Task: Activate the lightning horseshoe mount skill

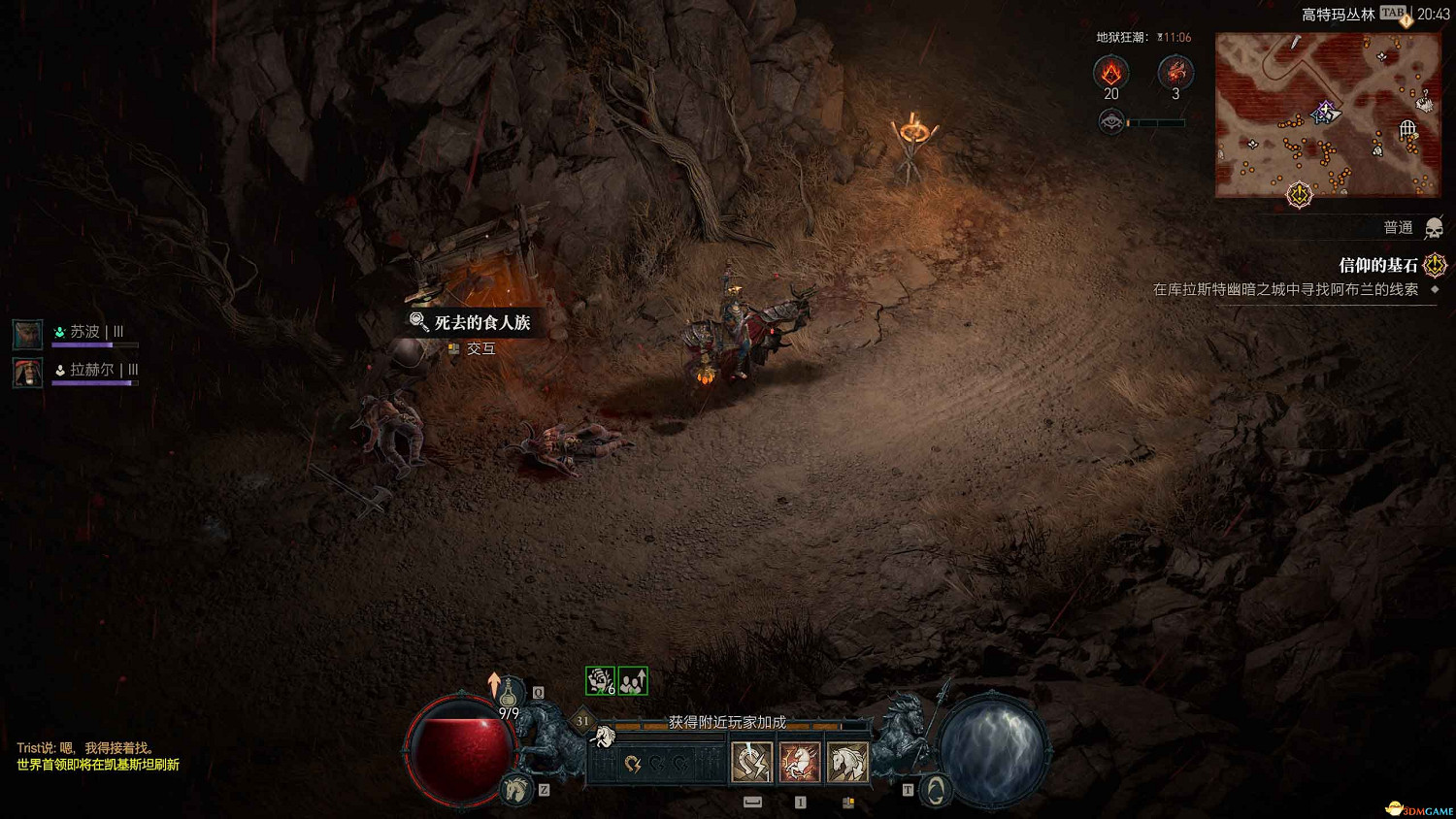Action: [x=751, y=762]
